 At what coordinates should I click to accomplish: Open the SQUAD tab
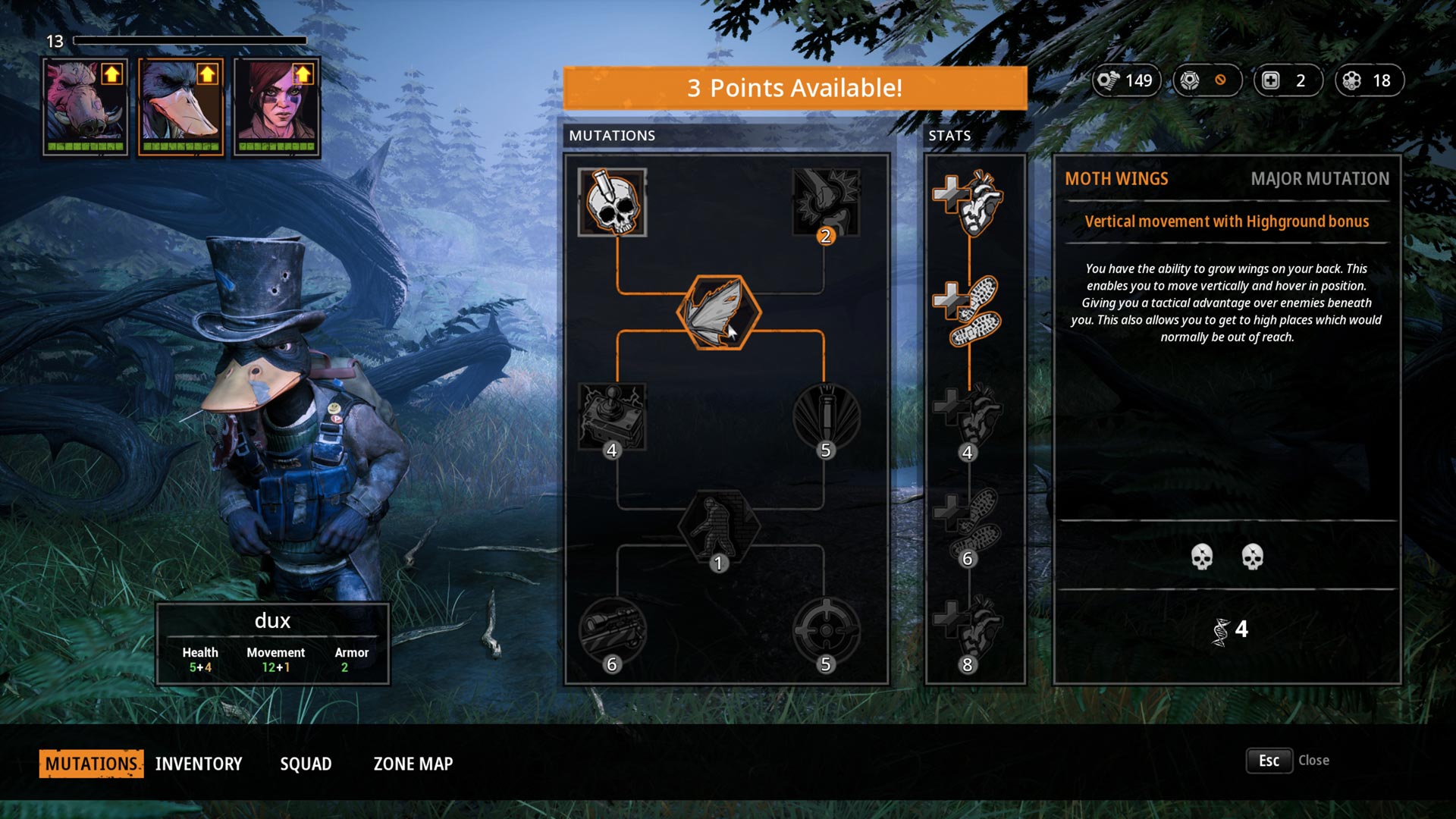click(306, 764)
